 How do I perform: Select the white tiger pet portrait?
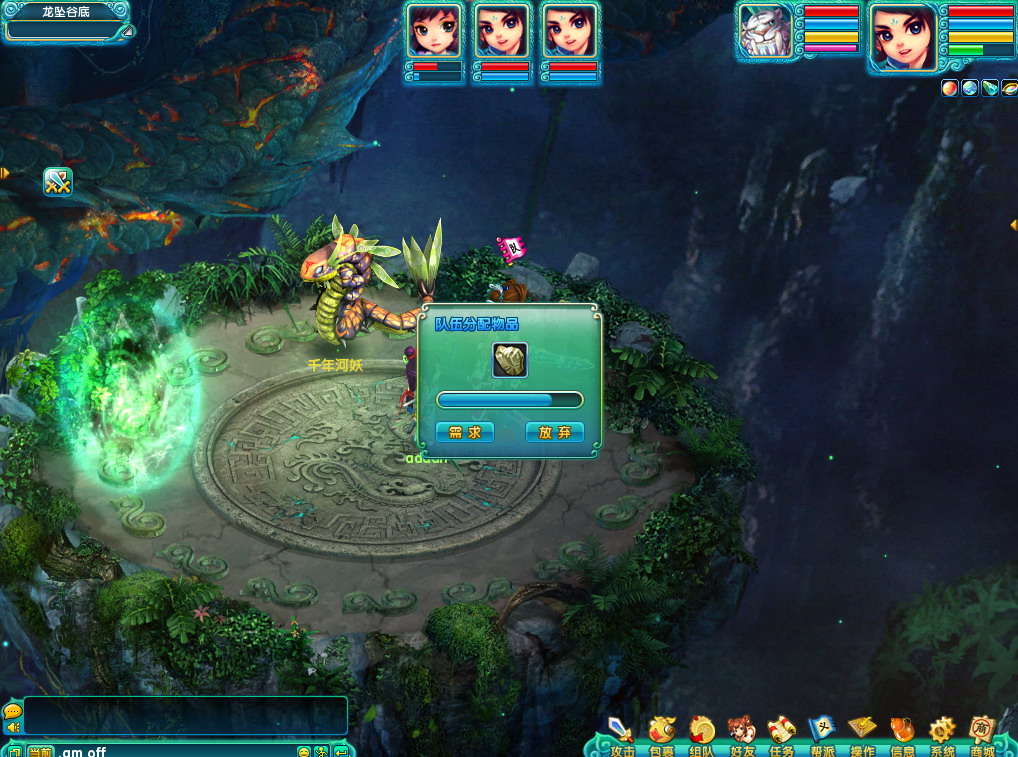pos(766,31)
